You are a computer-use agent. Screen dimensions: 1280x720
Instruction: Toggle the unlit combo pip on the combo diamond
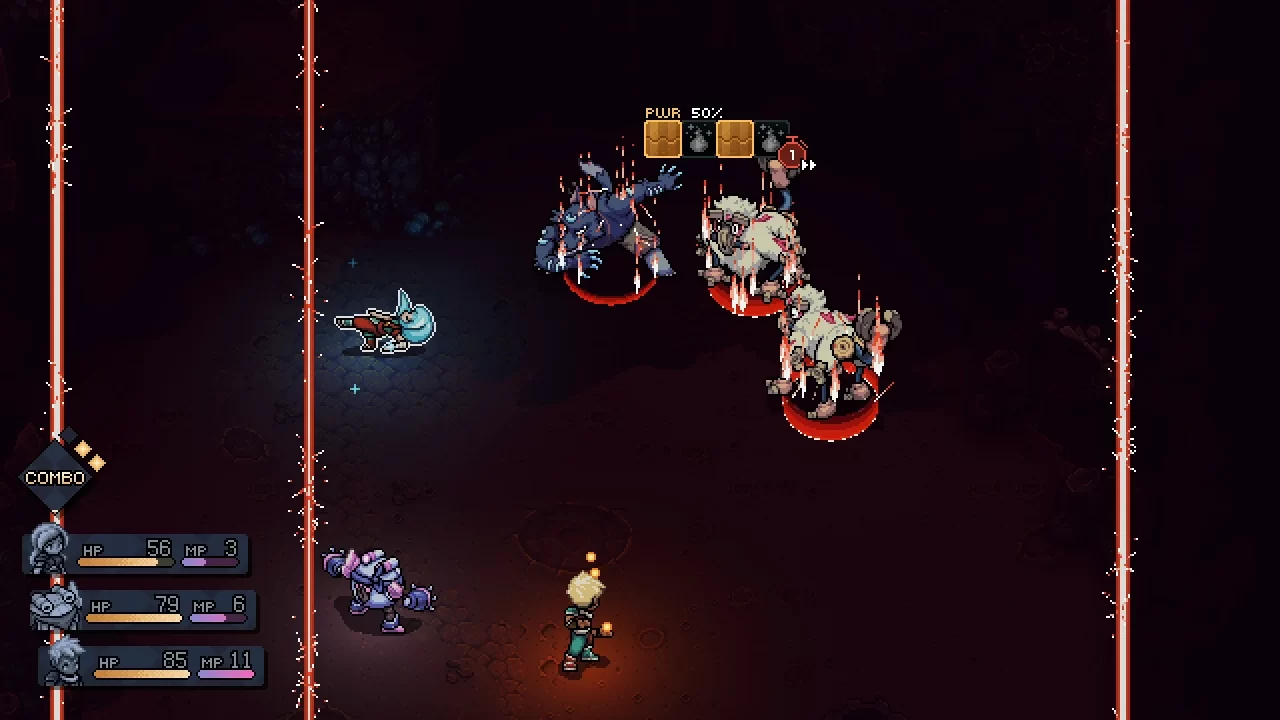click(69, 432)
